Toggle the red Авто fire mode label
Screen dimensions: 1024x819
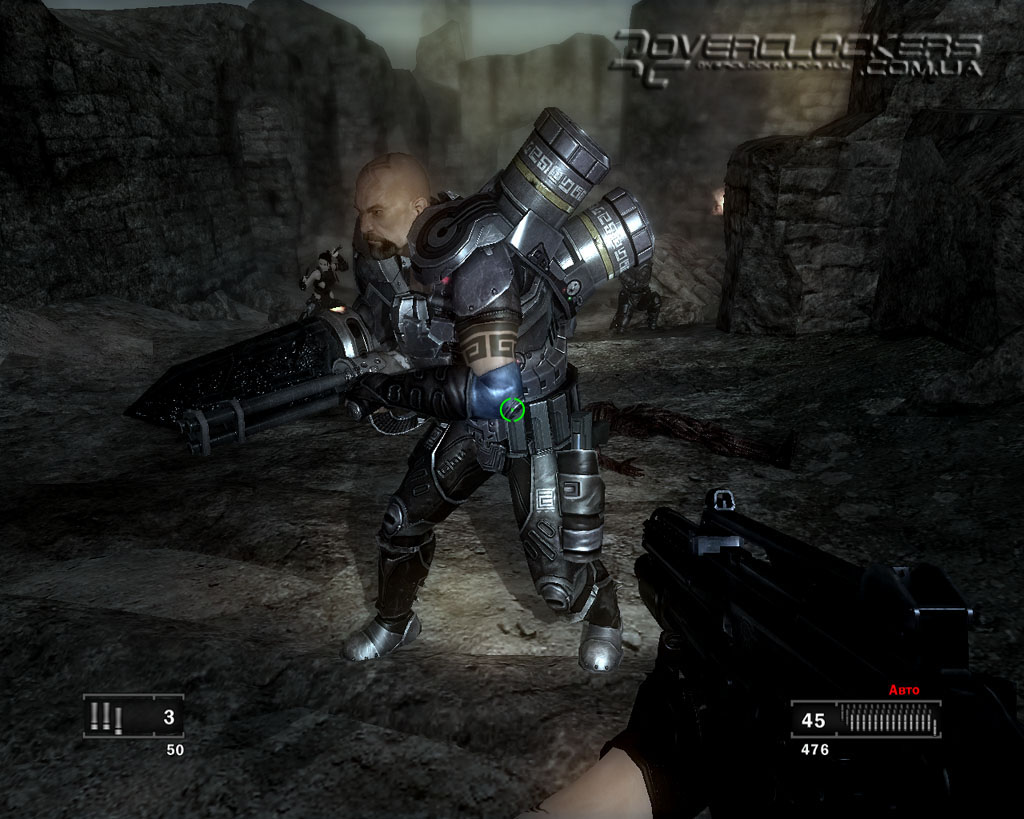(903, 690)
